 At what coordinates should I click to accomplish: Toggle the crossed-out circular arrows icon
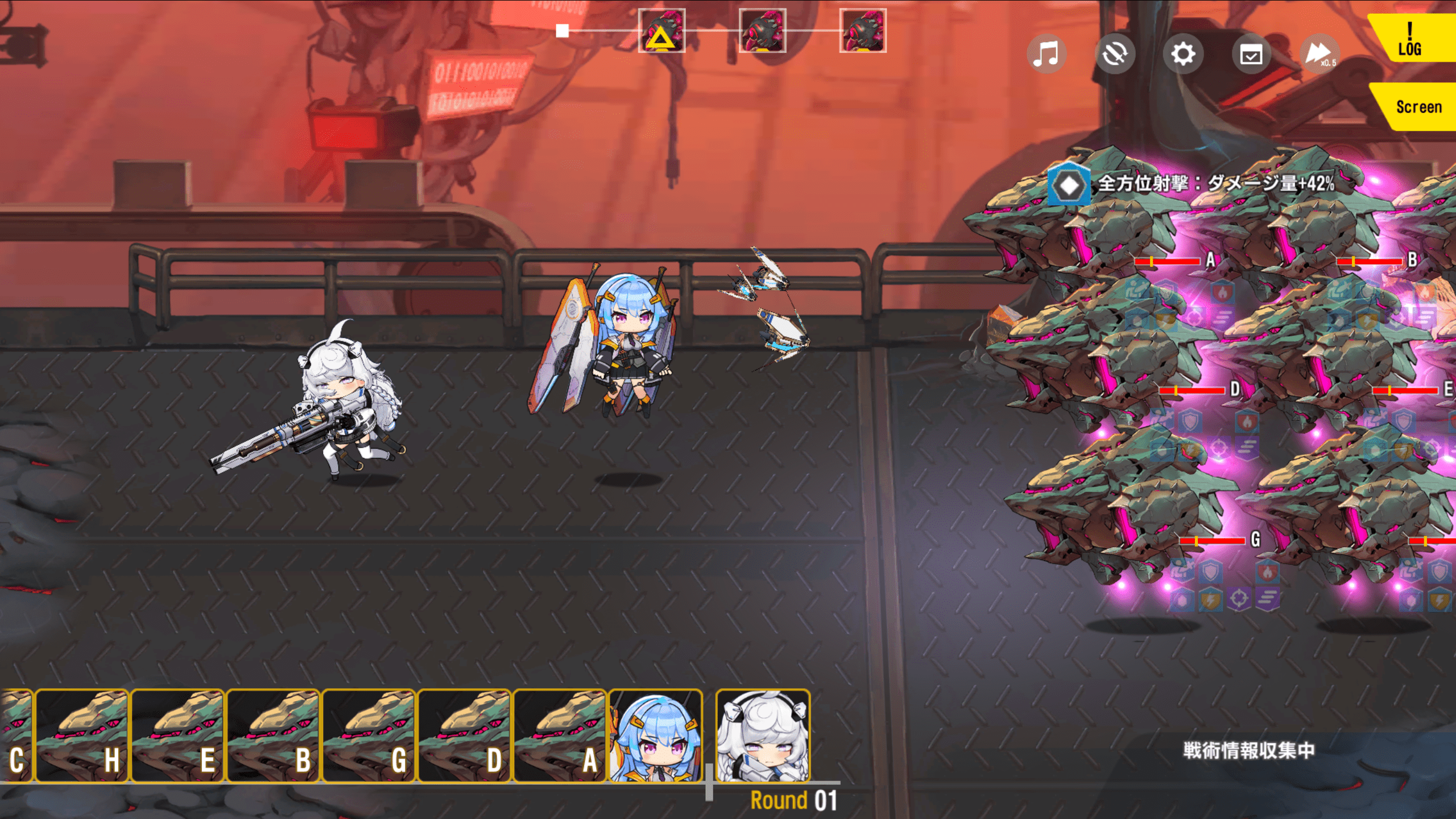pos(1115,55)
